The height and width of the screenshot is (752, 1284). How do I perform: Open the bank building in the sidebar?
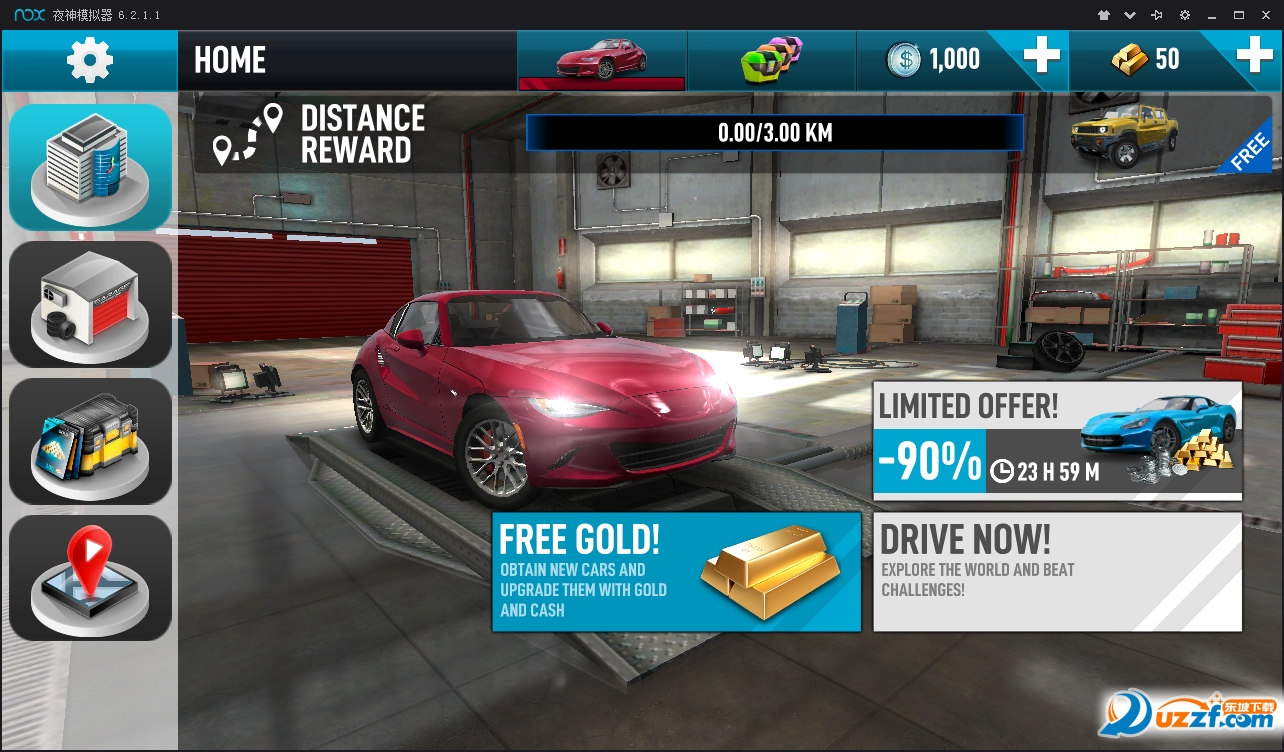tap(89, 166)
